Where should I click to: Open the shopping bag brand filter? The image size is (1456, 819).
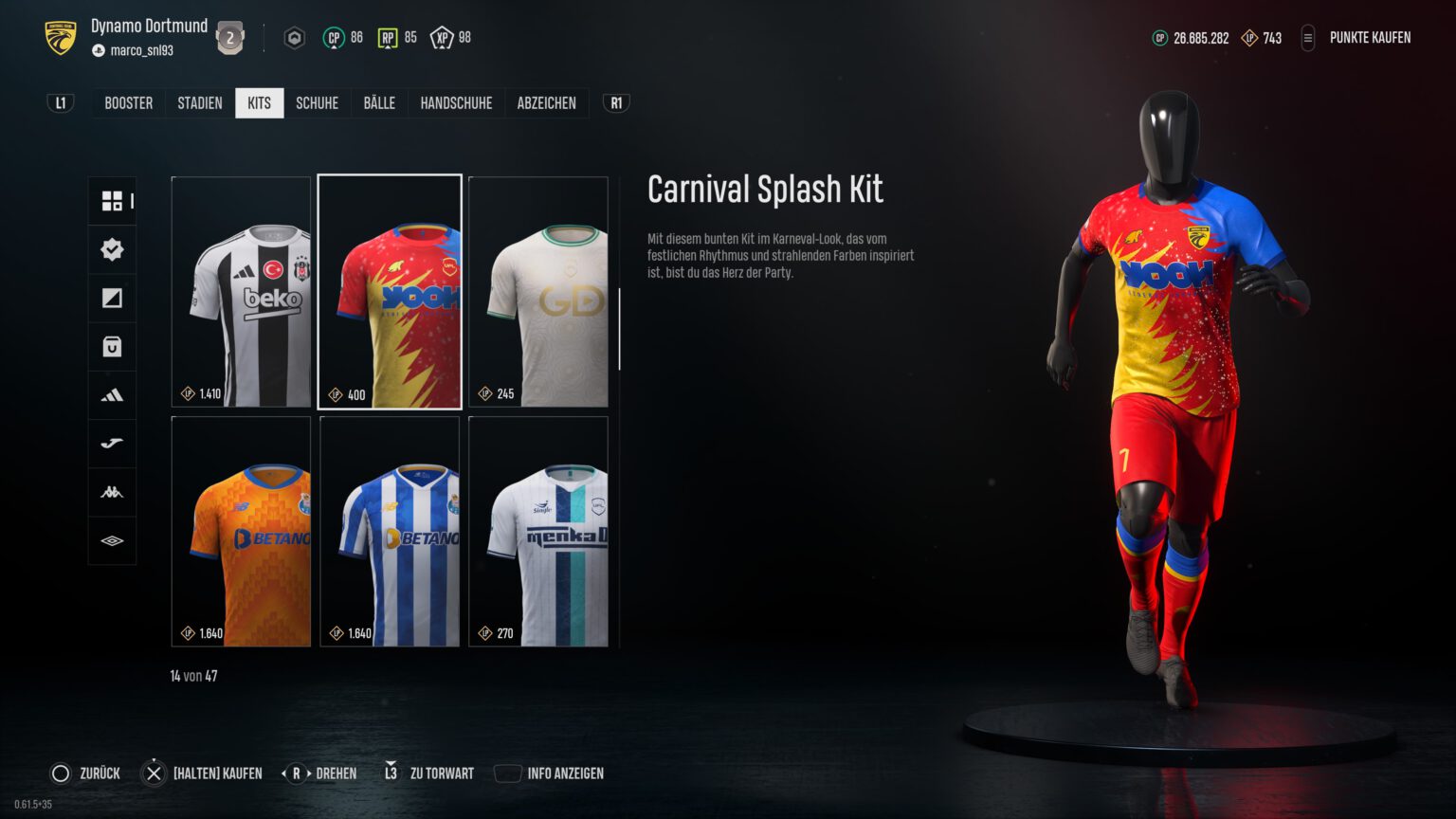pos(112,346)
